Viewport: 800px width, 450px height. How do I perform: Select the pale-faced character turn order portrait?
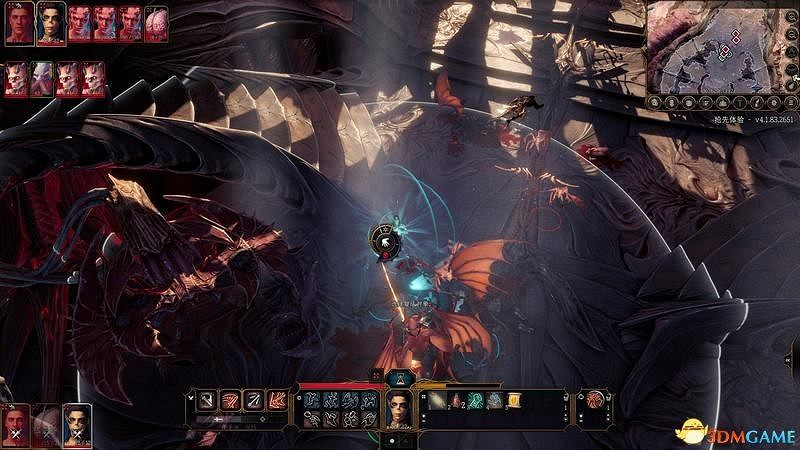pos(51,23)
